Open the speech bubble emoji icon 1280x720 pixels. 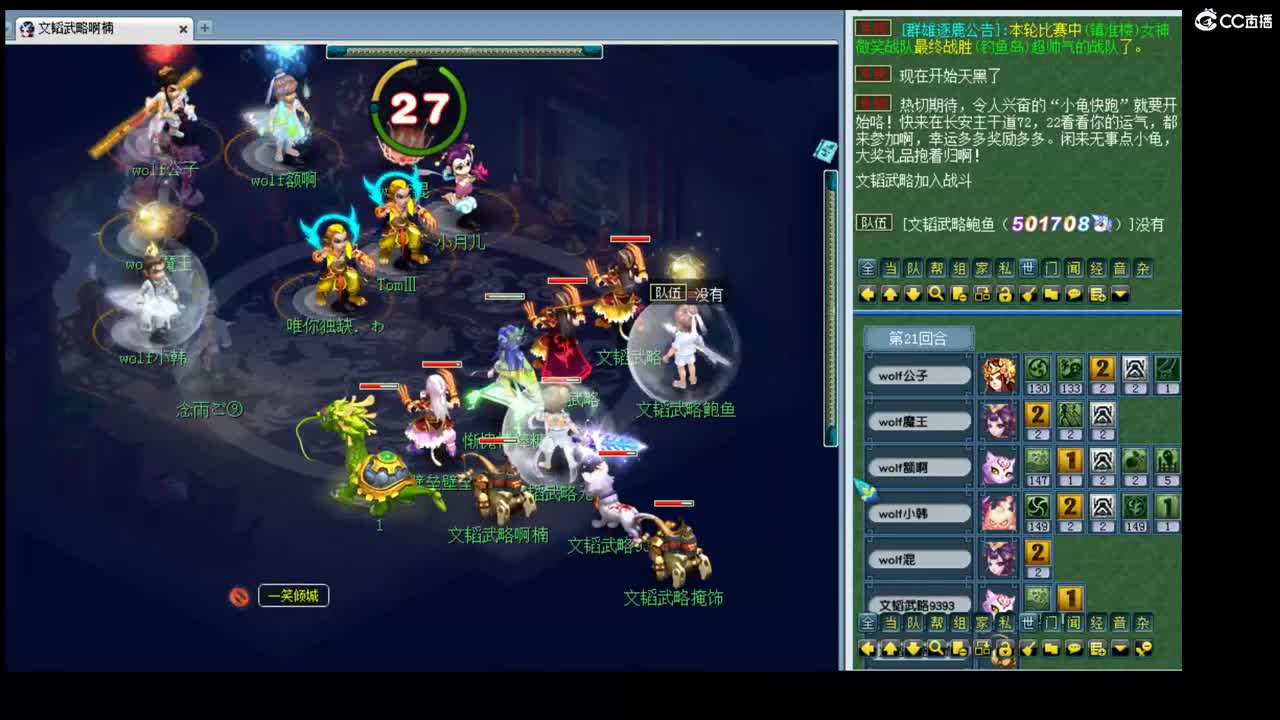pyautogui.click(x=1074, y=293)
